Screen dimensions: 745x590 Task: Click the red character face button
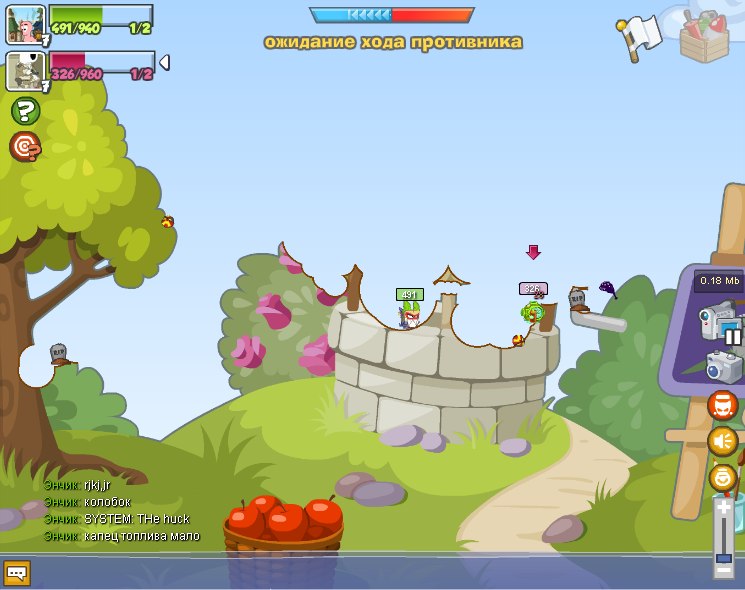(722, 405)
